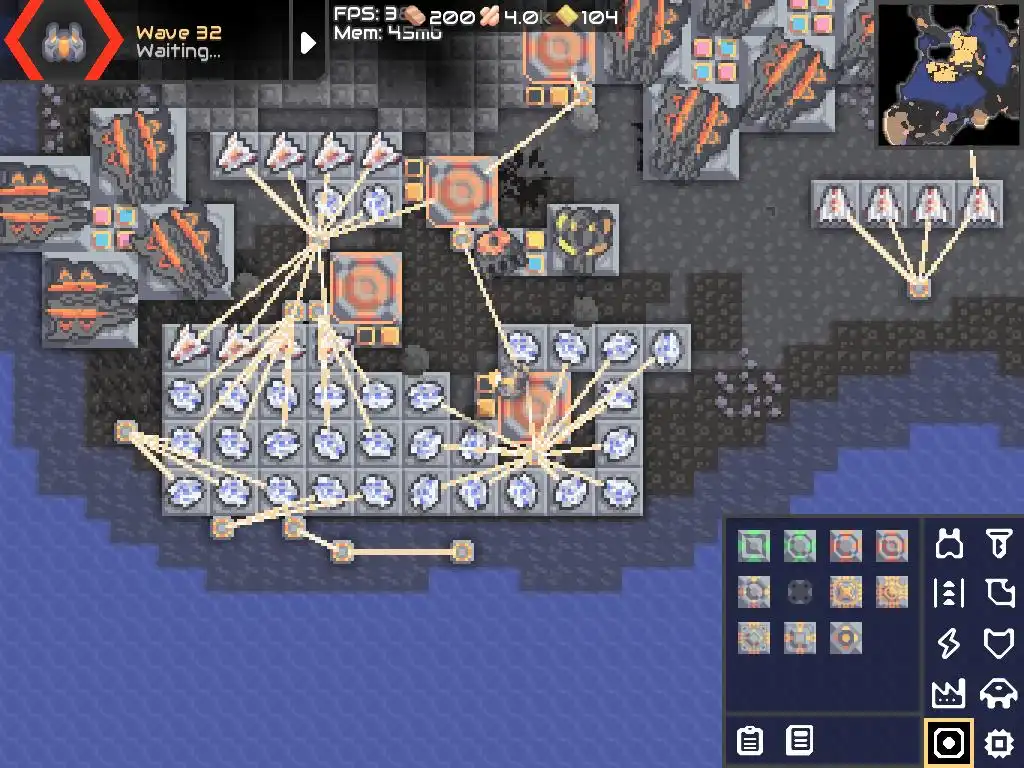Open the clipboard icon in the bottom bar
The height and width of the screenshot is (768, 1024).
click(749, 741)
